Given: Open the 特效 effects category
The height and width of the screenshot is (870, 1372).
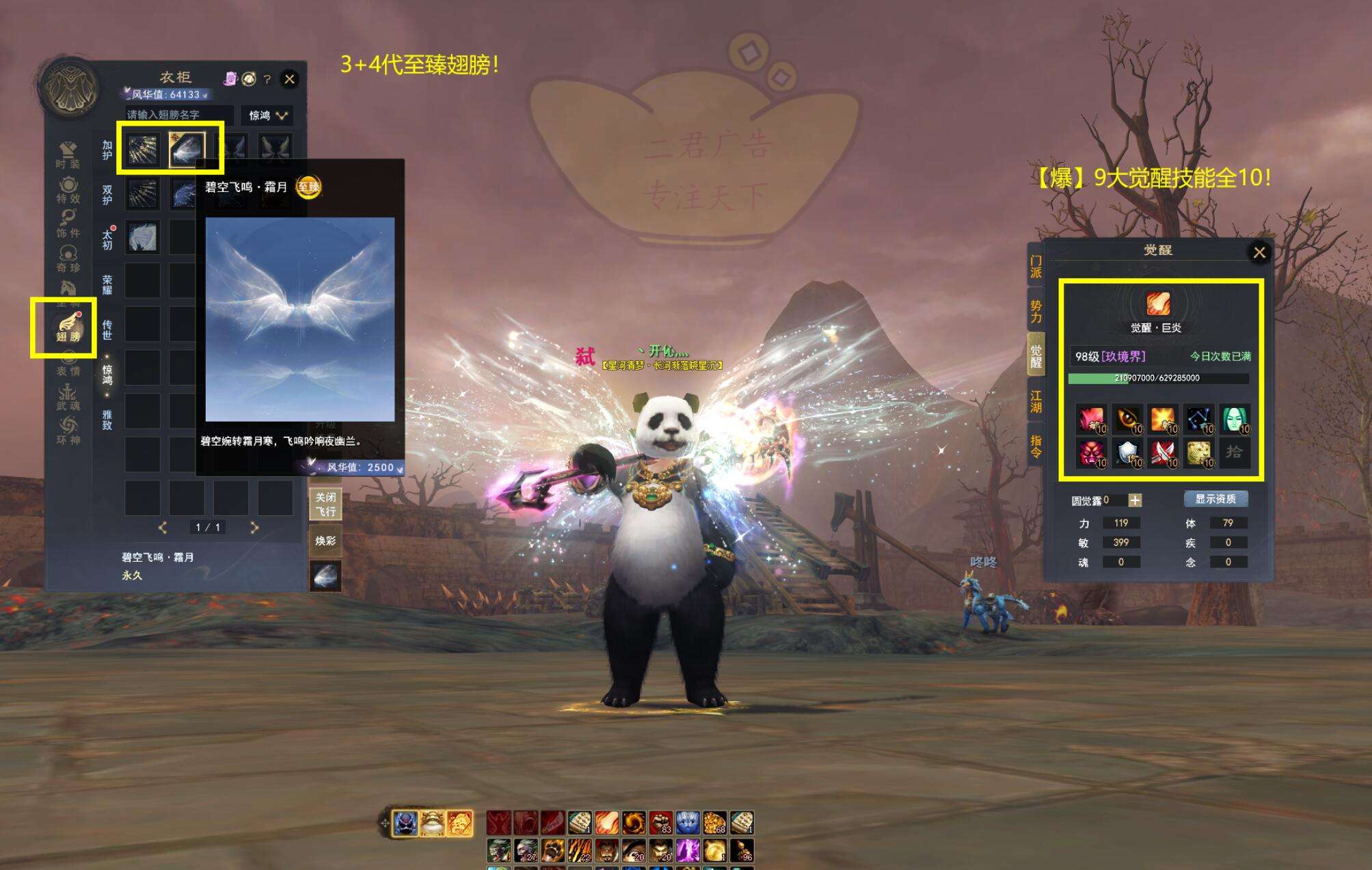Looking at the screenshot, I should (68, 189).
